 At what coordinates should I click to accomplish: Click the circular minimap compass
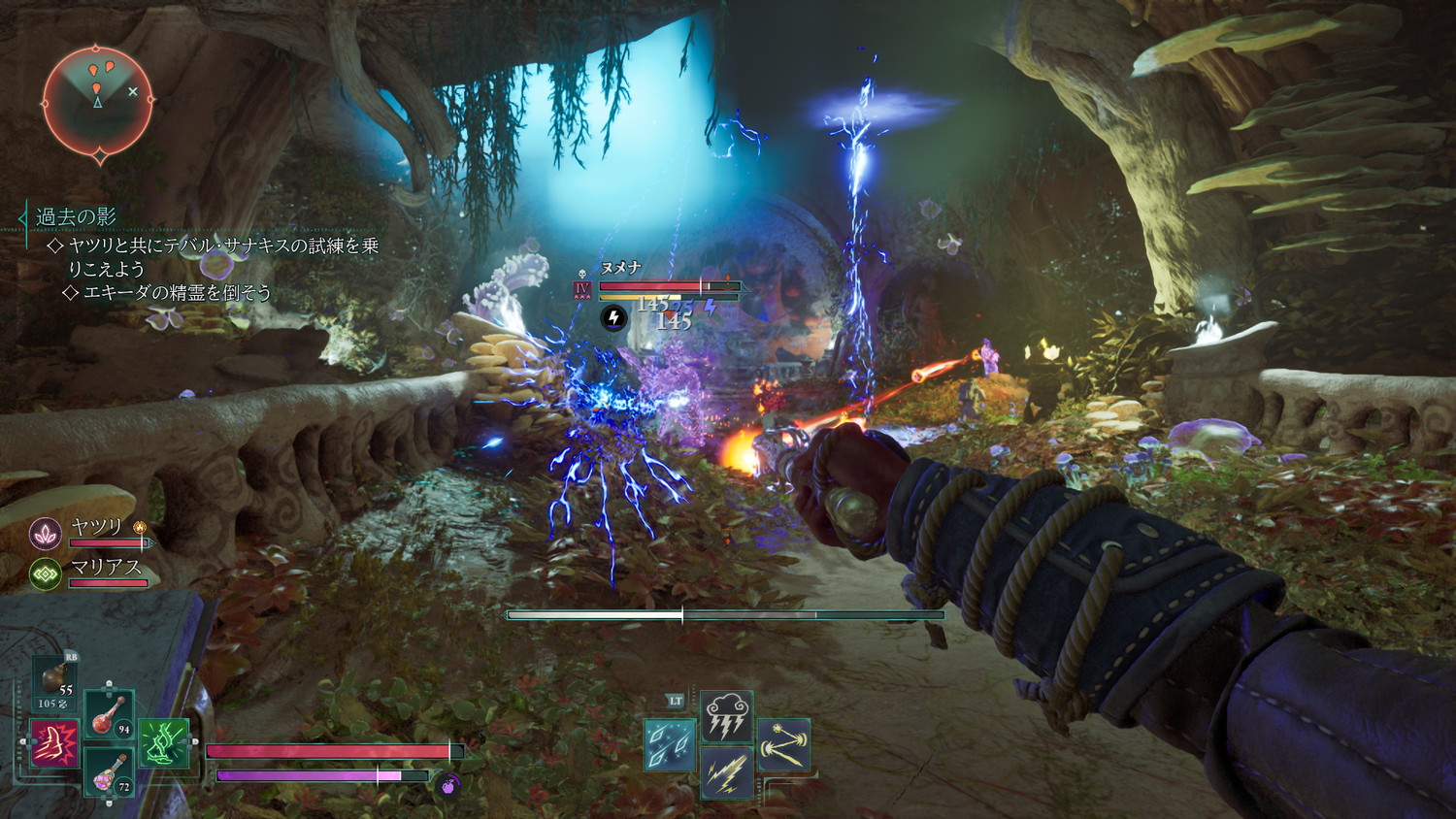97,100
